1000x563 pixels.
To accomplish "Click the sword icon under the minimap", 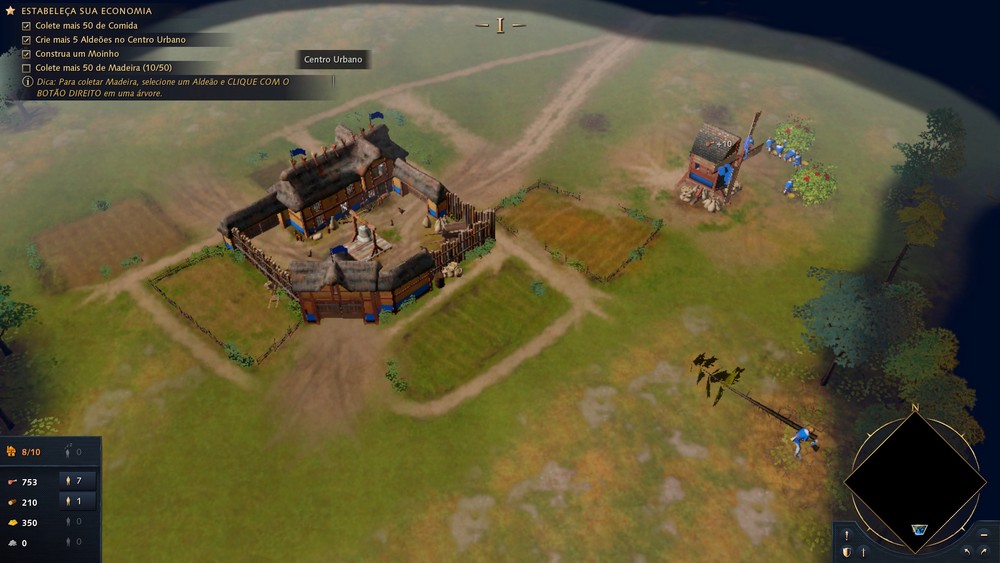I will click(863, 551).
